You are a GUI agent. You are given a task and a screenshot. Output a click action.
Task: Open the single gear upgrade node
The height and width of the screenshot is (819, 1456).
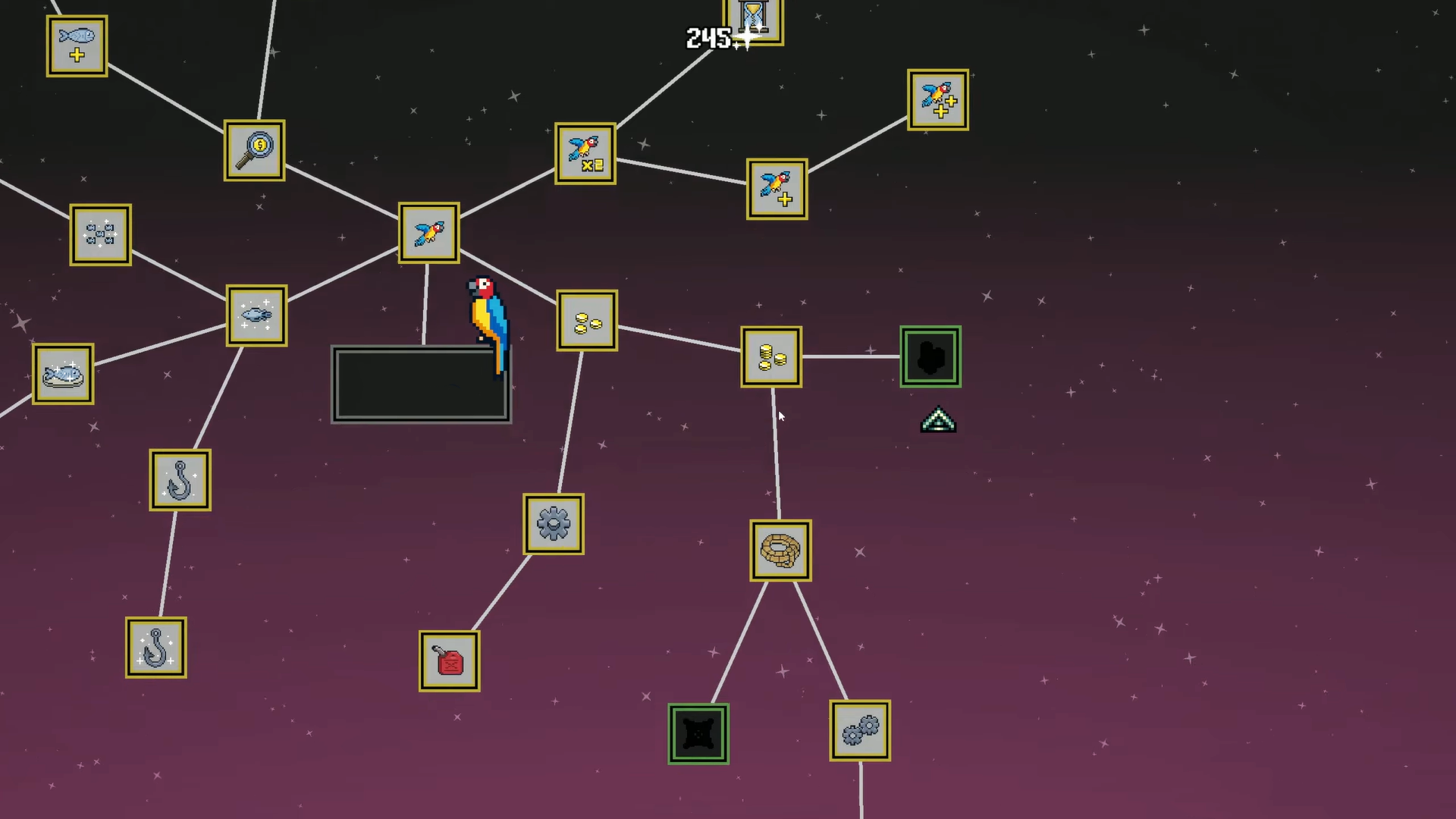click(x=554, y=525)
